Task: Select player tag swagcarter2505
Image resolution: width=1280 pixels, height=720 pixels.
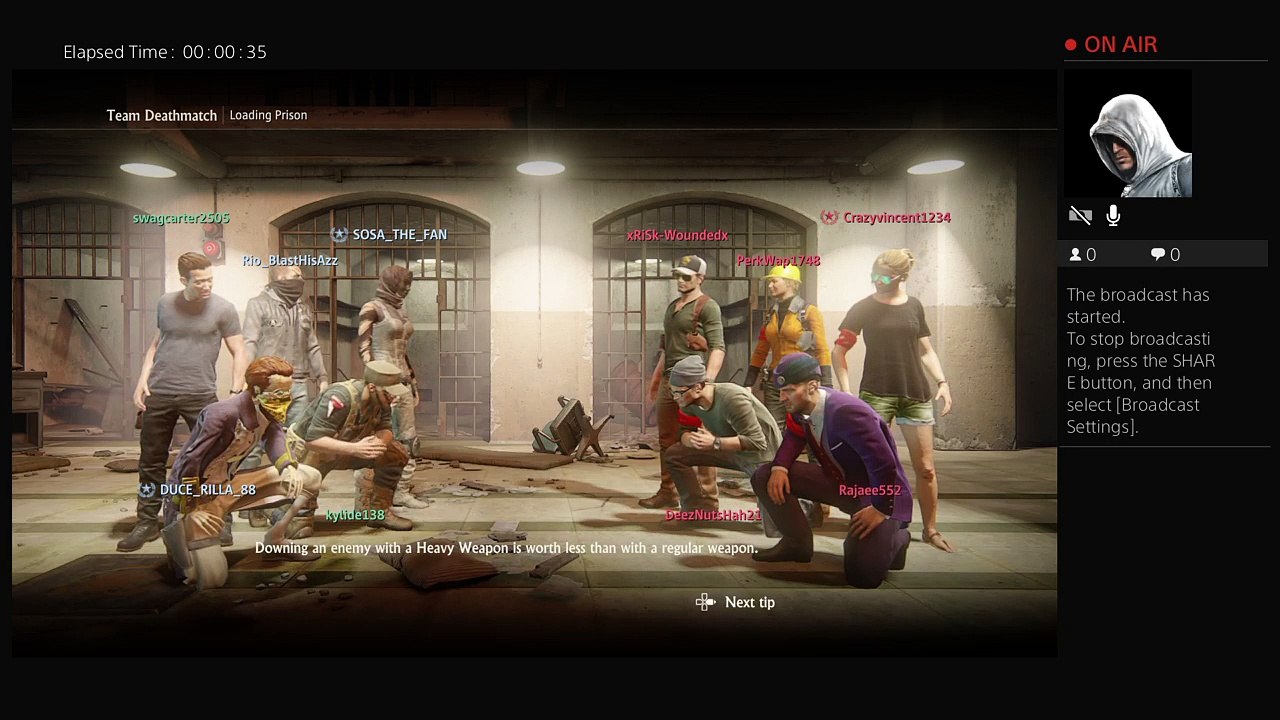Action: 181,218
